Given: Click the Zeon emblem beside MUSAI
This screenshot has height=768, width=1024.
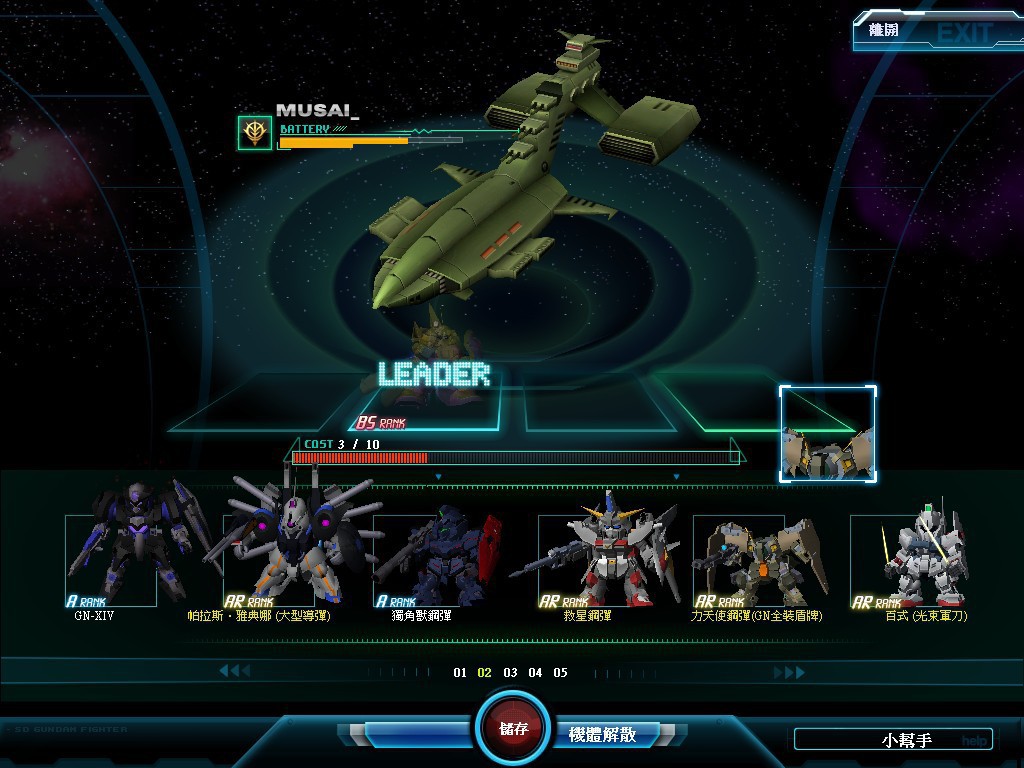Looking at the screenshot, I should coord(254,133).
